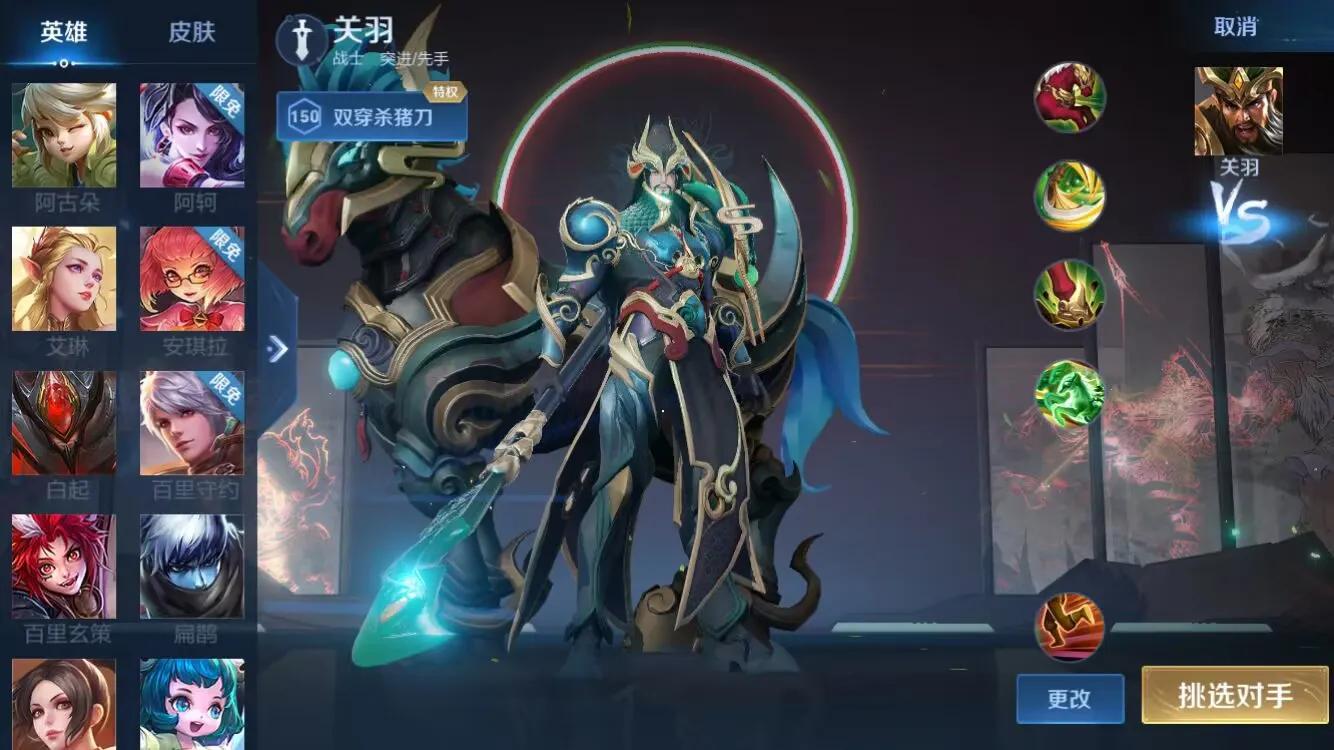This screenshot has width=1334, height=750.
Task: Expand the side panel with the arrow chevron
Action: 277,350
